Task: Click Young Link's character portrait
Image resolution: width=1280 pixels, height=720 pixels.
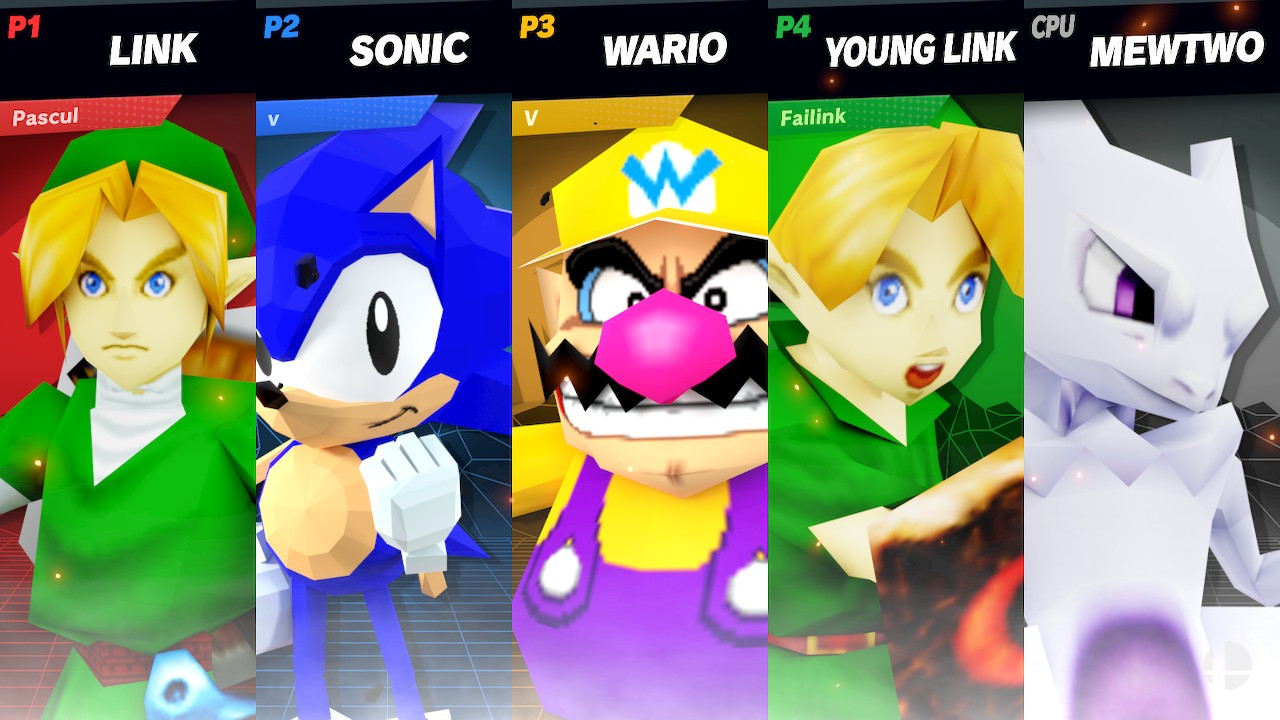Action: 895,400
